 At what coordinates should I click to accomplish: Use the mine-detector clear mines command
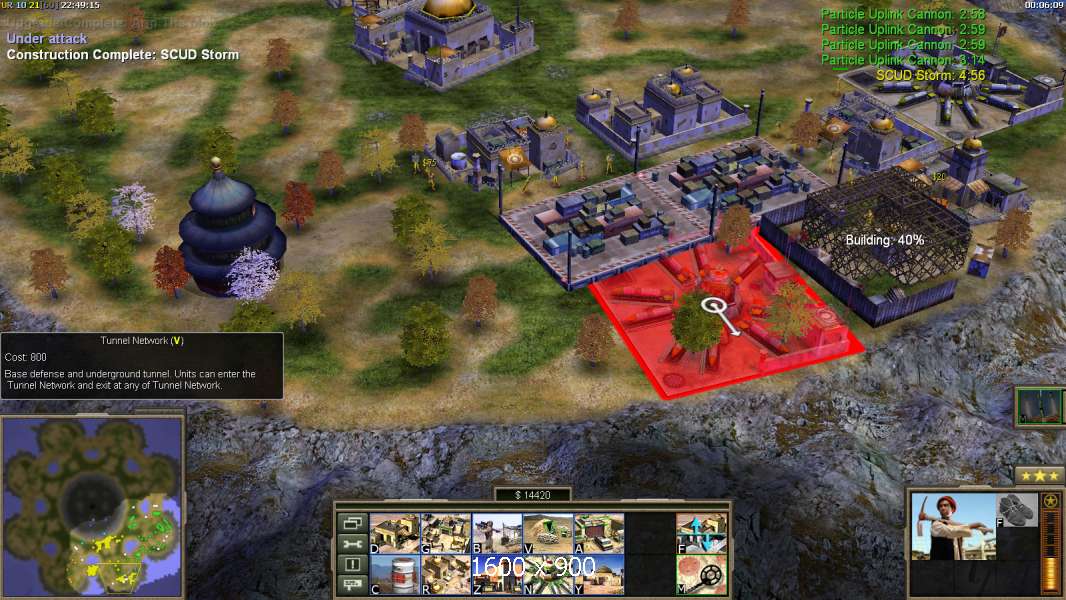[x=701, y=574]
